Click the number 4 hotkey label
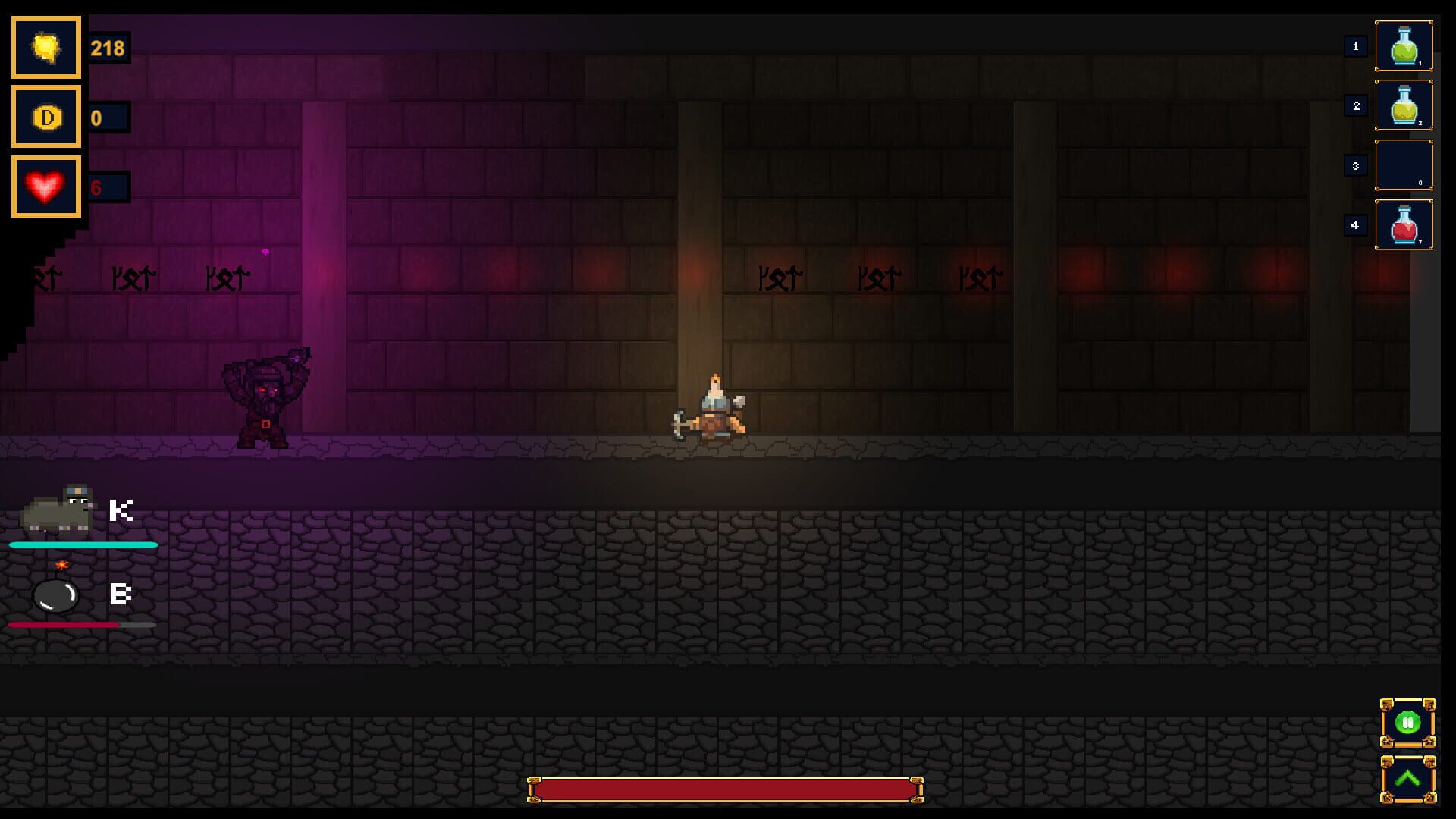This screenshot has width=1456, height=819. (x=1355, y=224)
